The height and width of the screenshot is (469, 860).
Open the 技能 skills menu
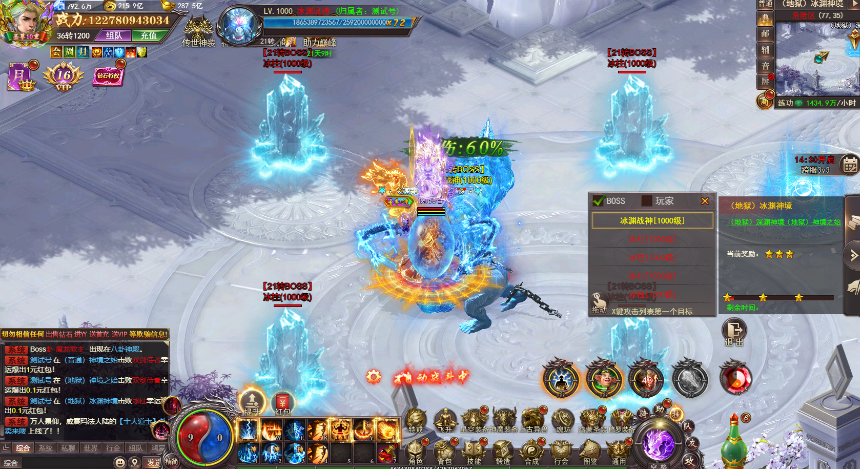(x=474, y=444)
